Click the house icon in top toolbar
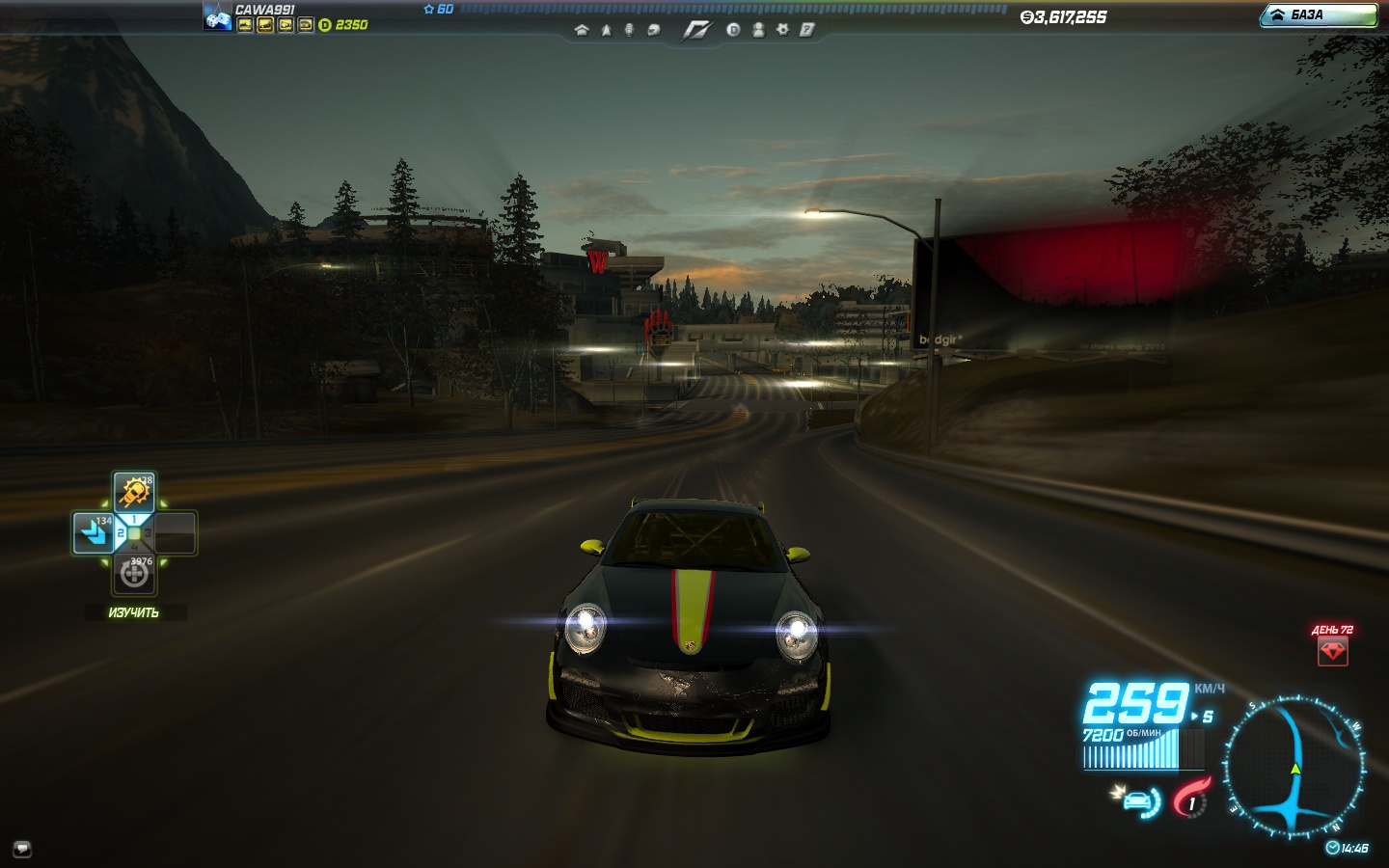 click(581, 30)
